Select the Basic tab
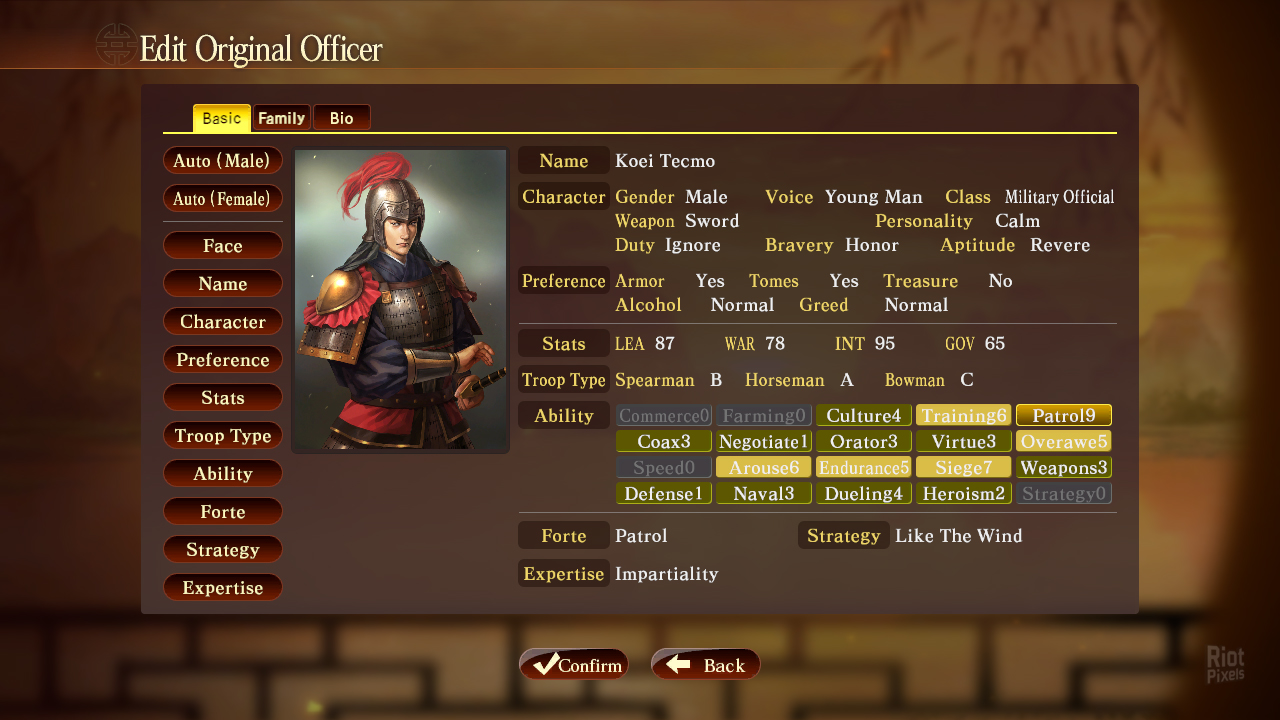Screen dimensions: 1280x720 [x=221, y=118]
